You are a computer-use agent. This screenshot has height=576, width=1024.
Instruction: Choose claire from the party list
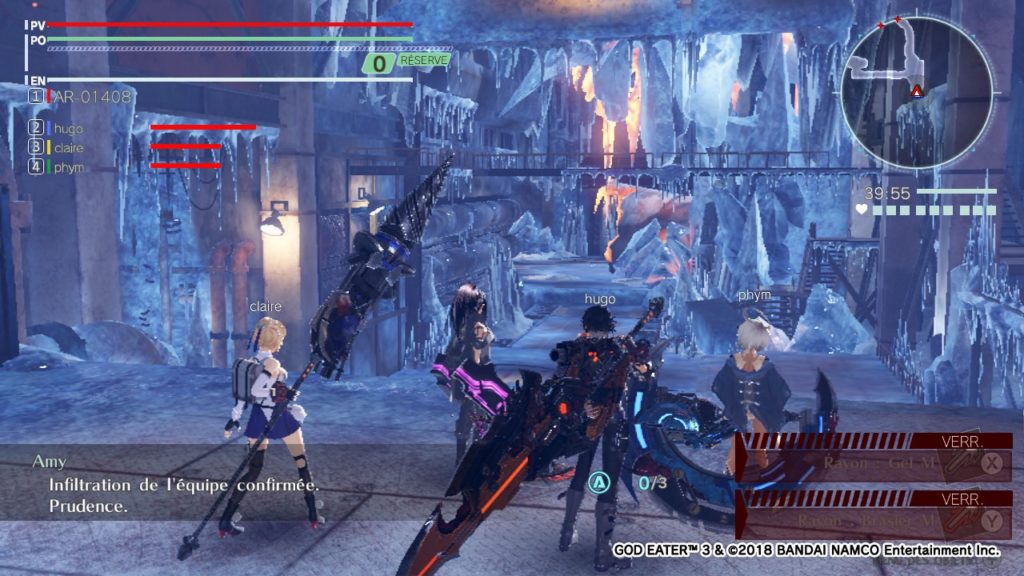coord(69,147)
